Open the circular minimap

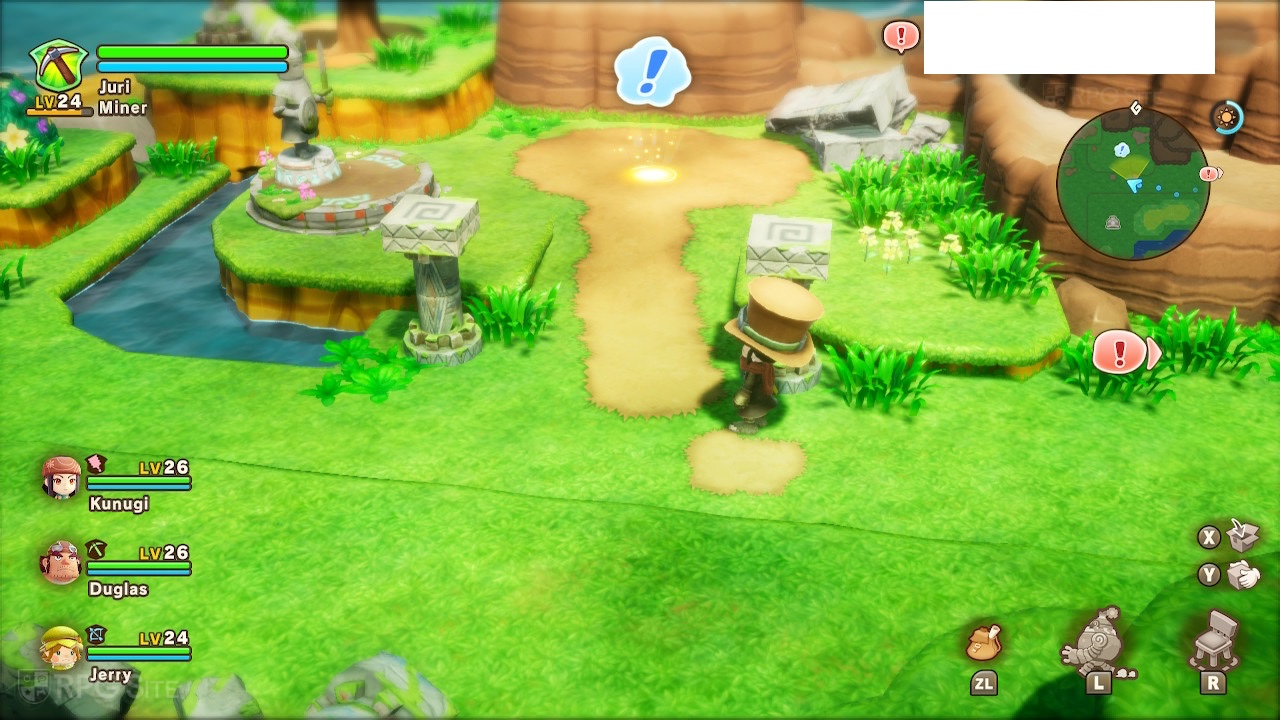(x=1132, y=184)
